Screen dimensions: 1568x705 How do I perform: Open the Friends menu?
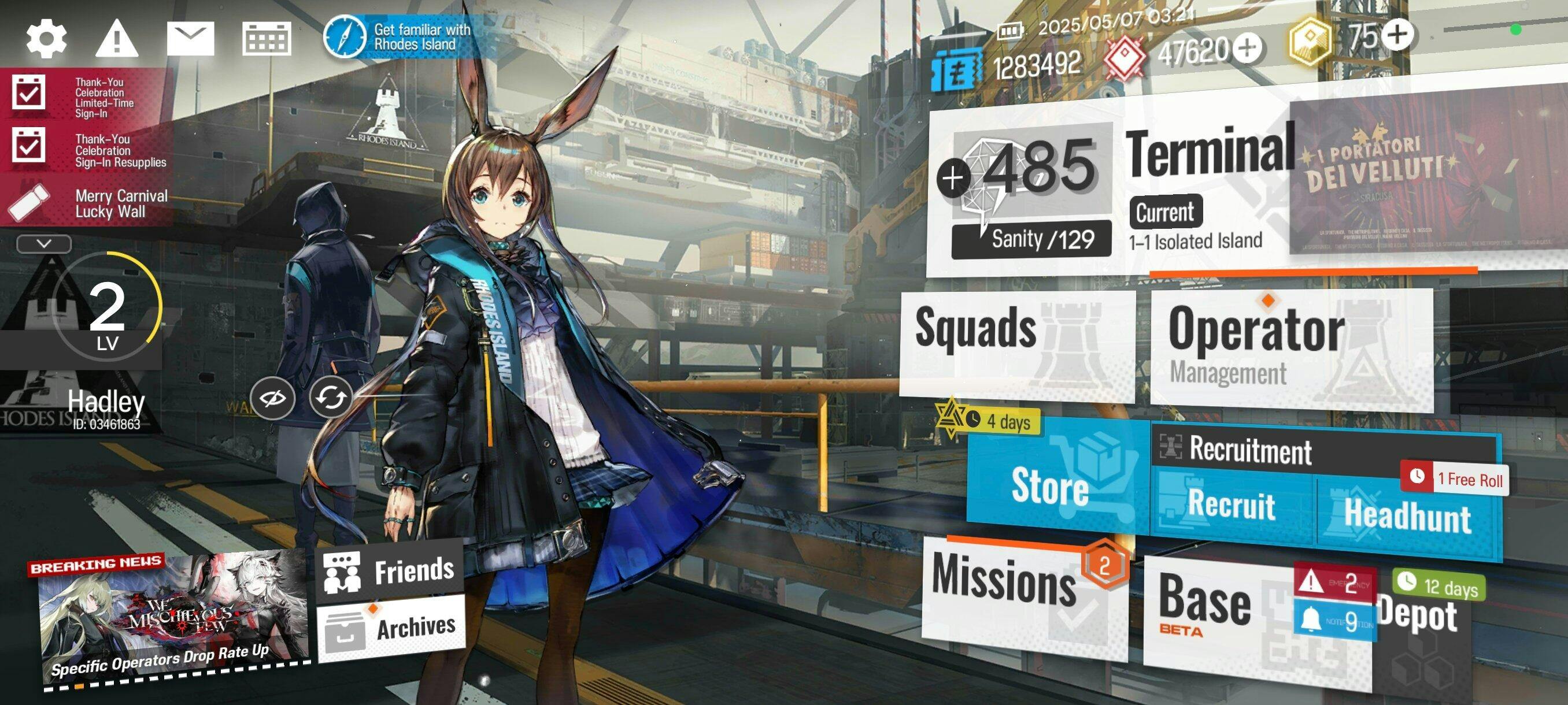point(390,571)
